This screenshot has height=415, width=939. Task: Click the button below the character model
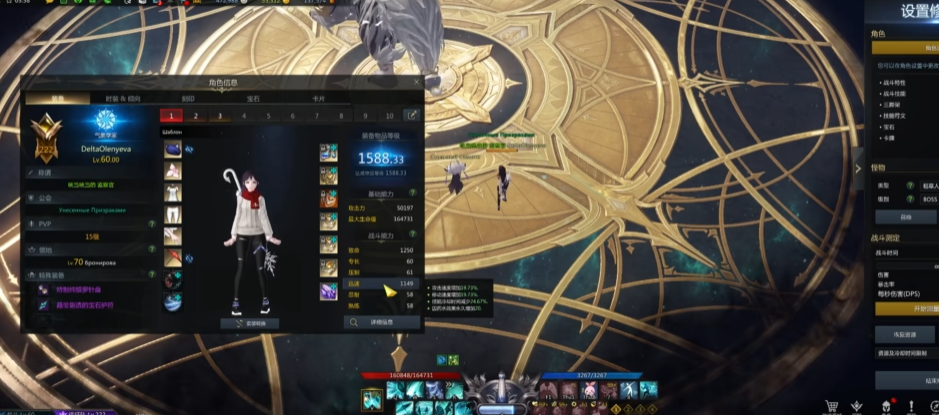[x=250, y=323]
